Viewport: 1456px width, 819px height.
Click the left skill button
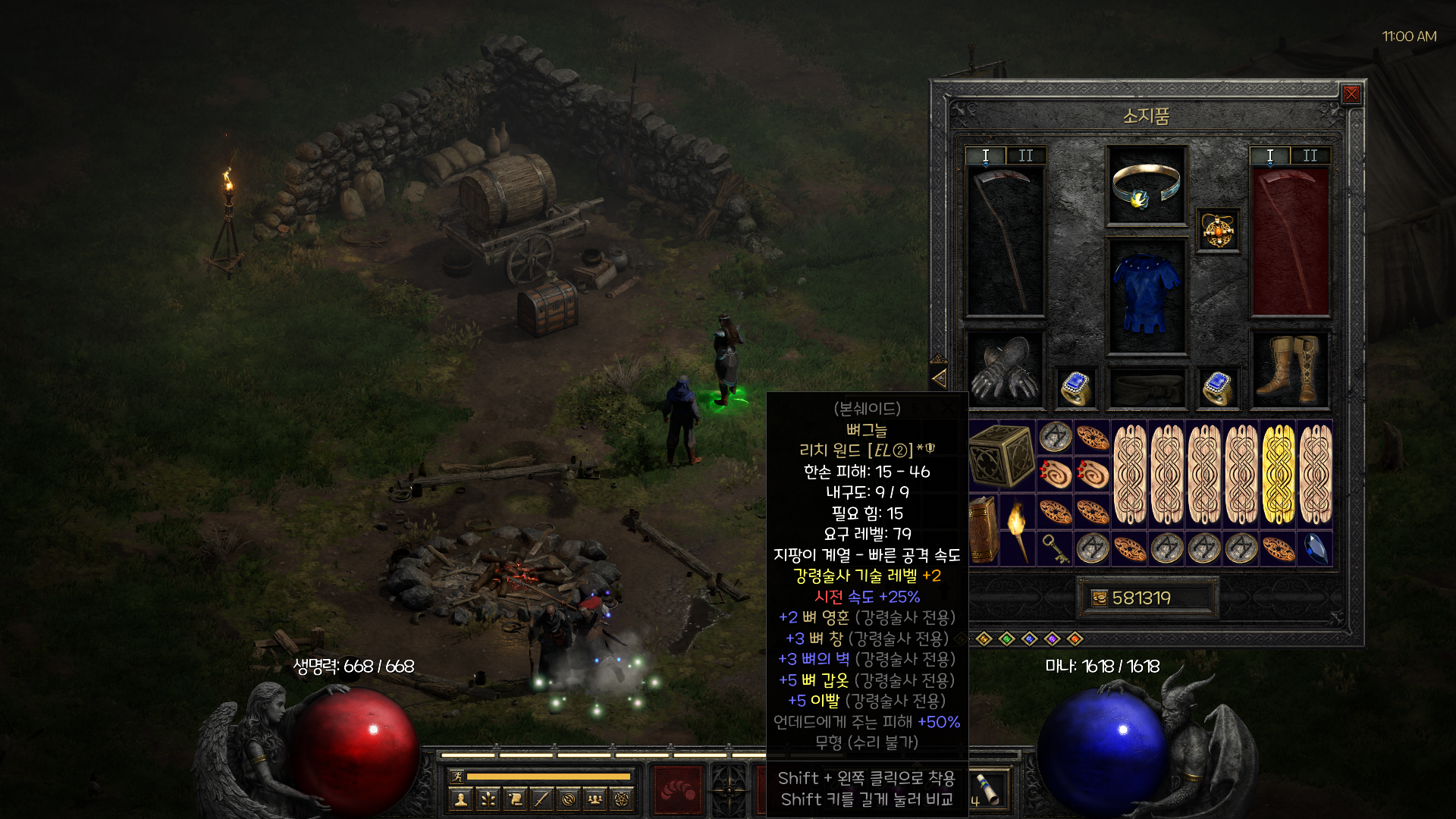point(679,790)
